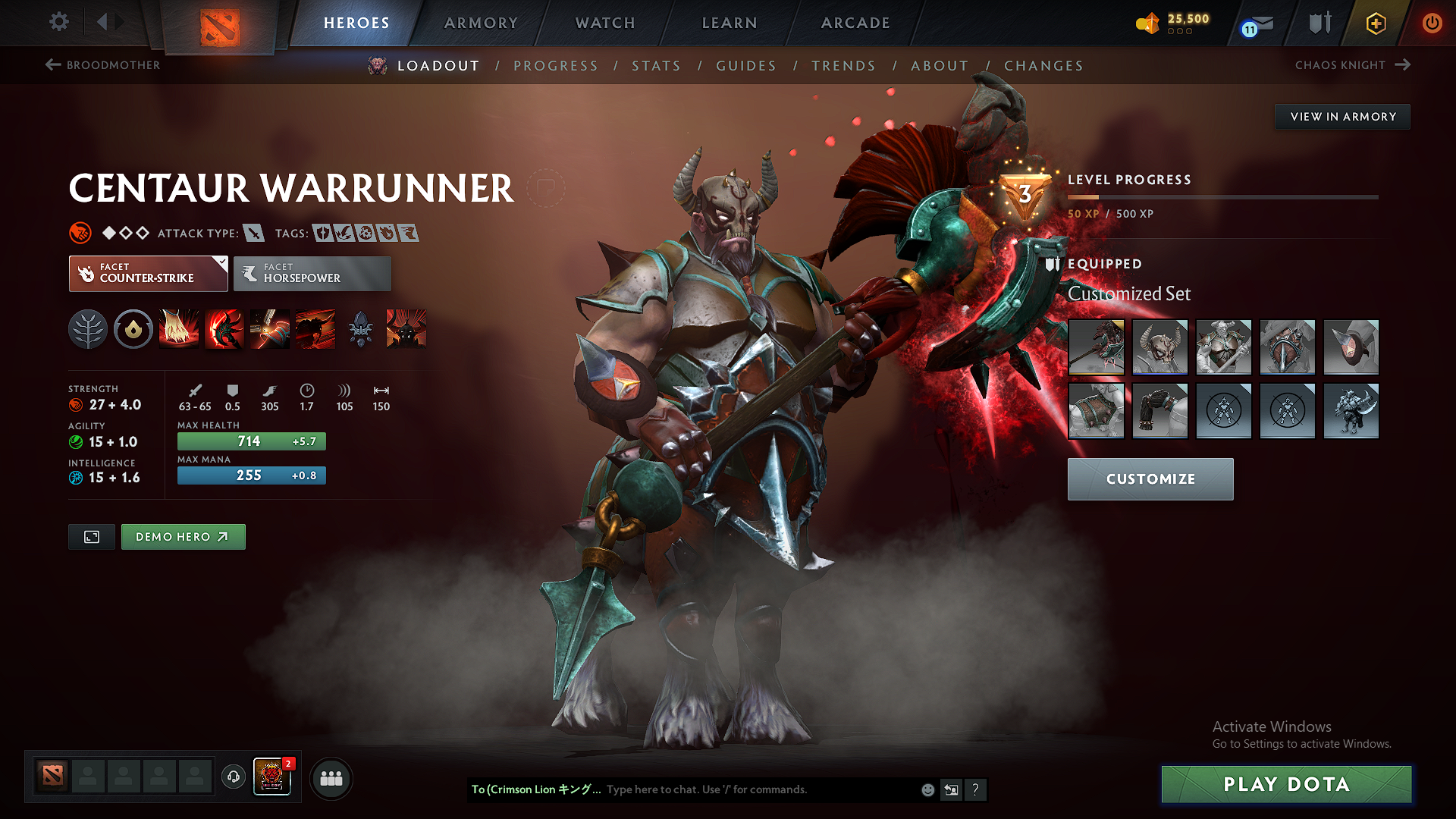Select the equipped helmet thumbnail
The height and width of the screenshot is (819, 1456).
click(x=1160, y=347)
